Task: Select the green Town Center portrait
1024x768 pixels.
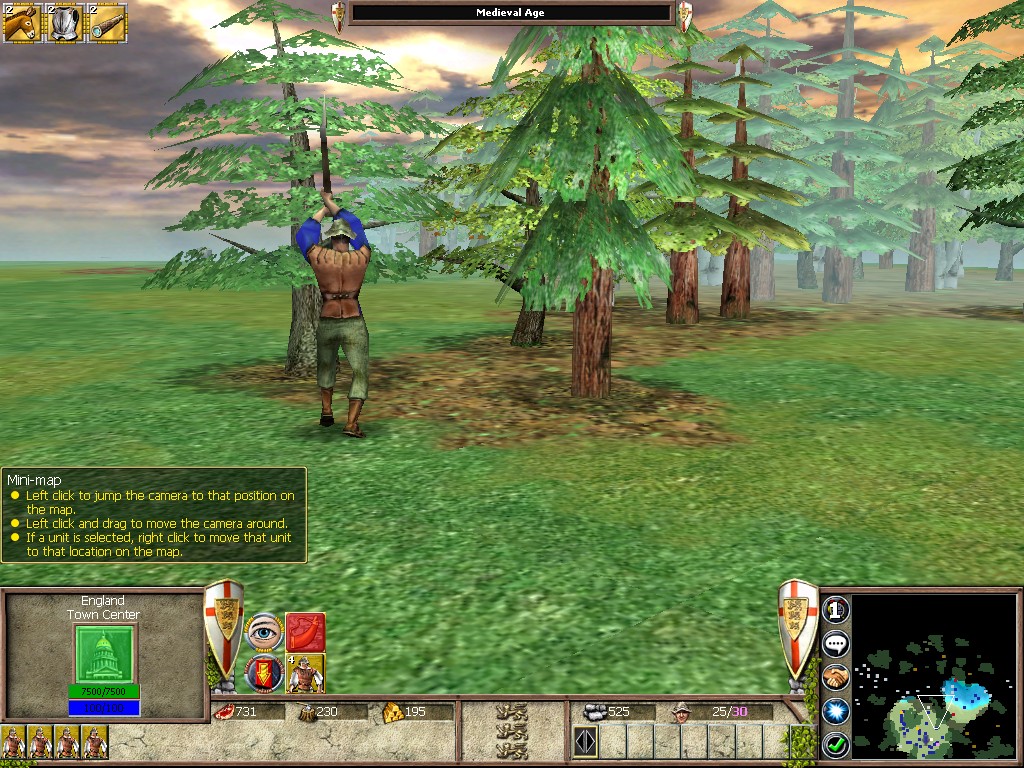Action: pos(105,653)
